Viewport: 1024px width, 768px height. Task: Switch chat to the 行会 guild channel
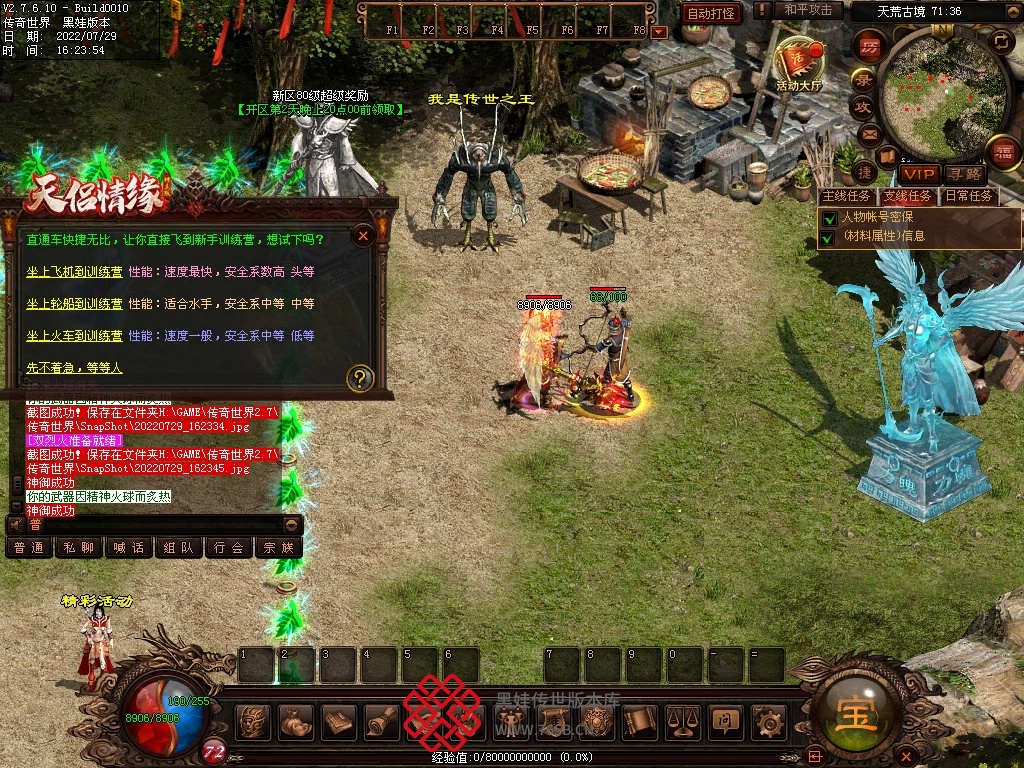(x=229, y=548)
